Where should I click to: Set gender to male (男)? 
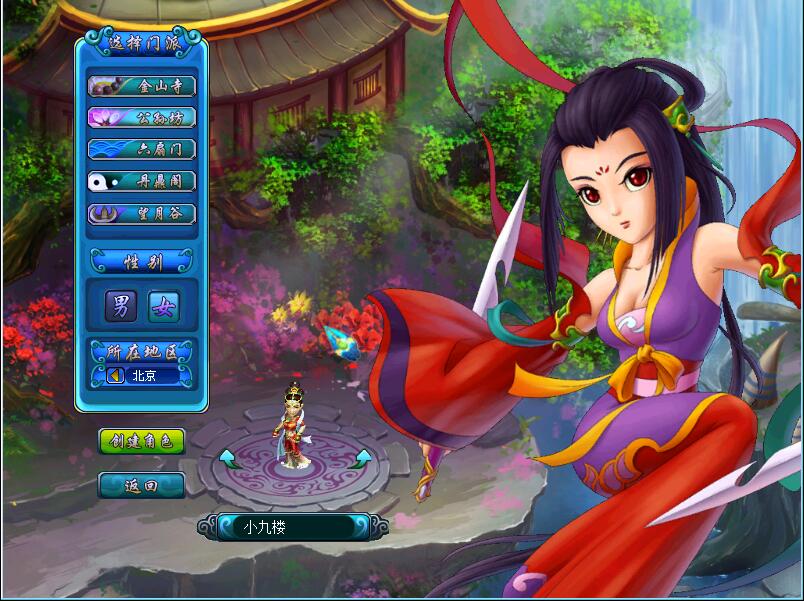coord(121,307)
